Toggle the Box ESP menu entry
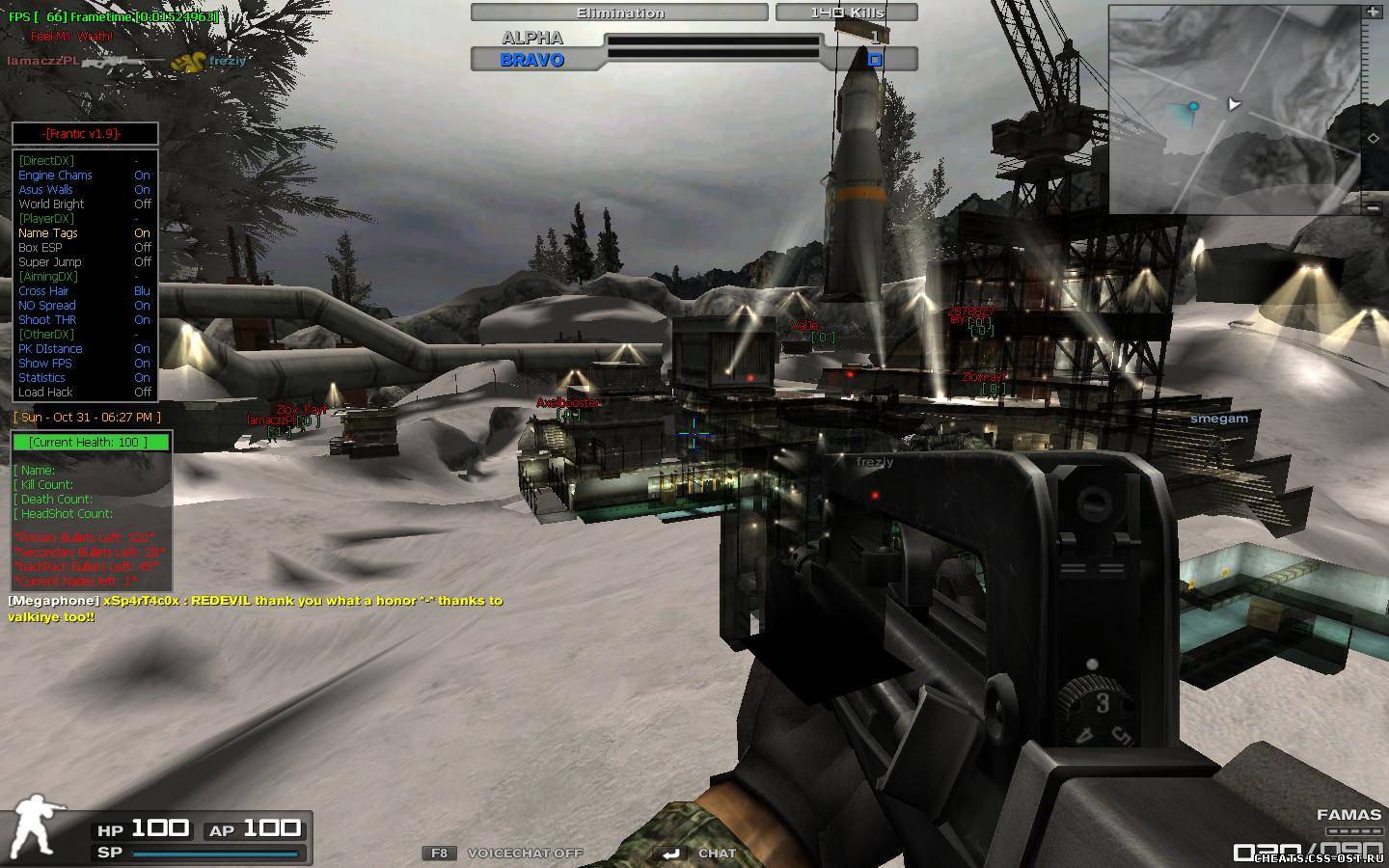Image resolution: width=1389 pixels, height=868 pixels. coord(41,248)
